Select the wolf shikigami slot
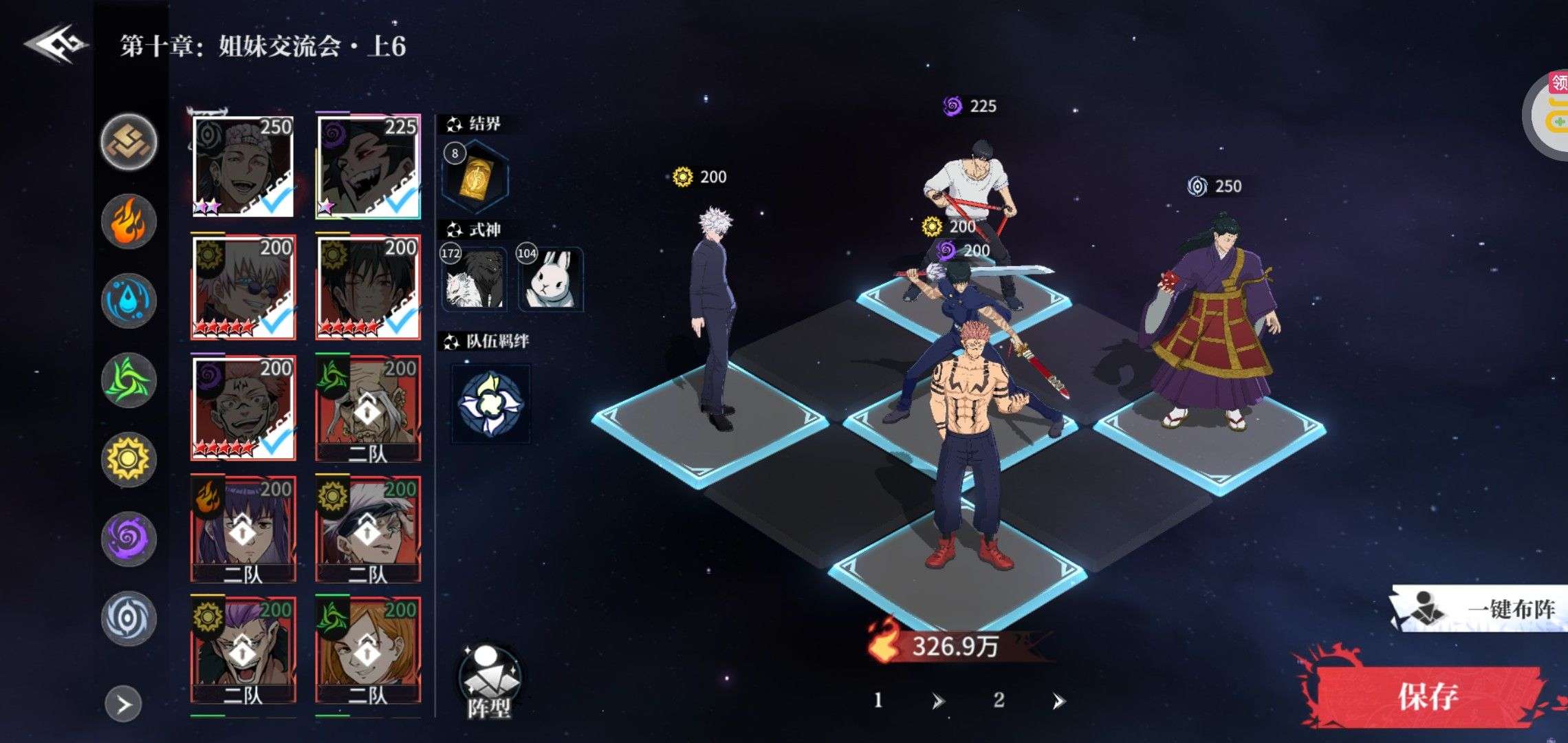1568x743 pixels. tap(474, 279)
